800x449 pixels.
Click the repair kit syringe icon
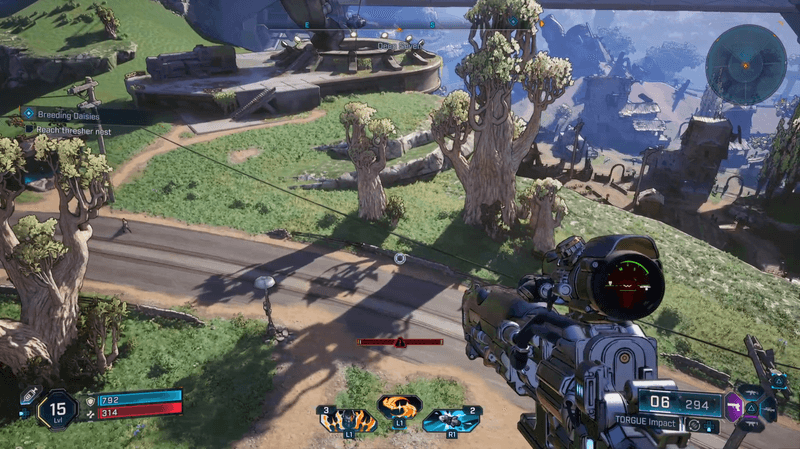click(x=29, y=396)
